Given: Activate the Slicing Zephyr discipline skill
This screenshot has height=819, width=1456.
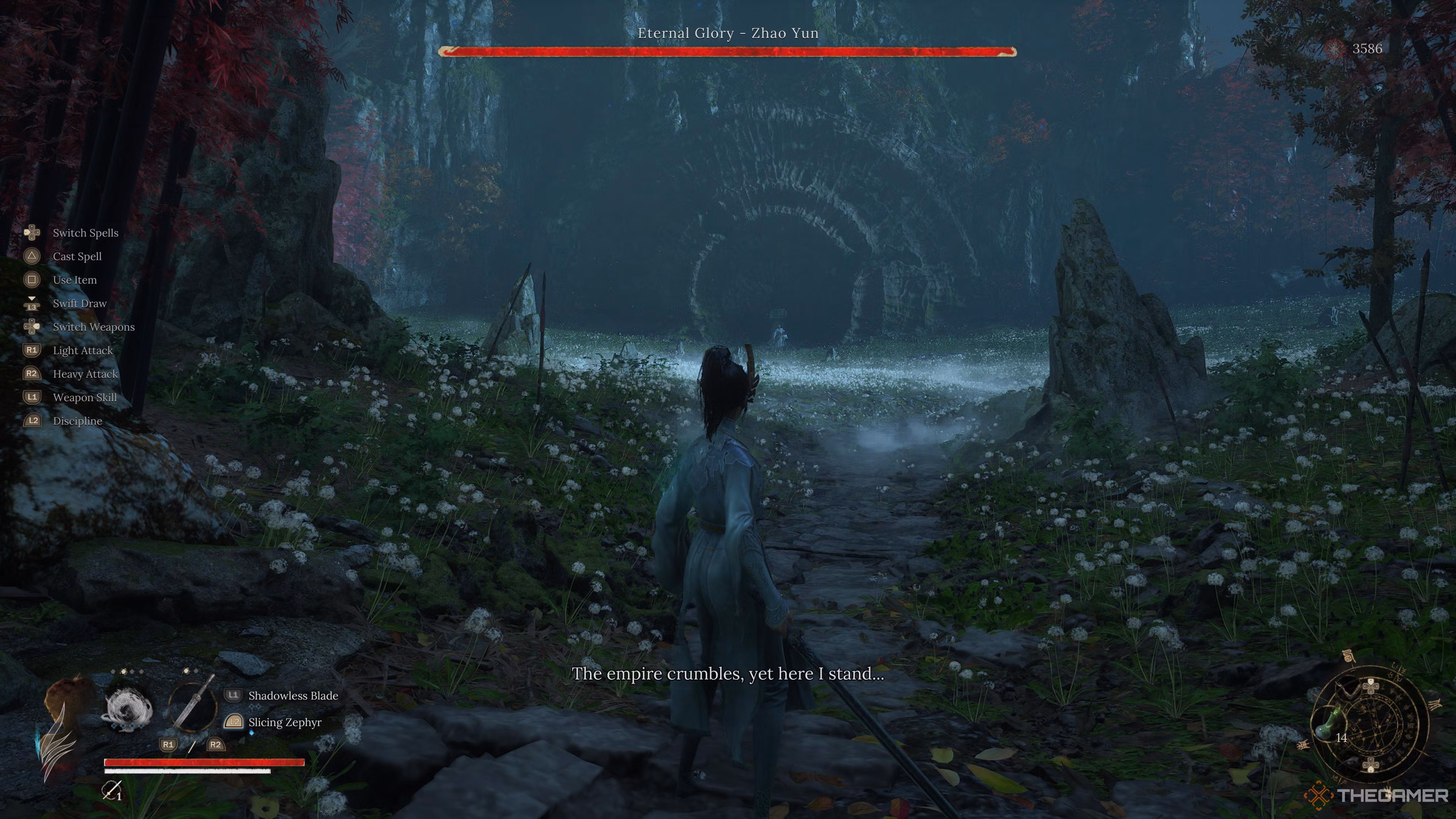Looking at the screenshot, I should click(284, 722).
